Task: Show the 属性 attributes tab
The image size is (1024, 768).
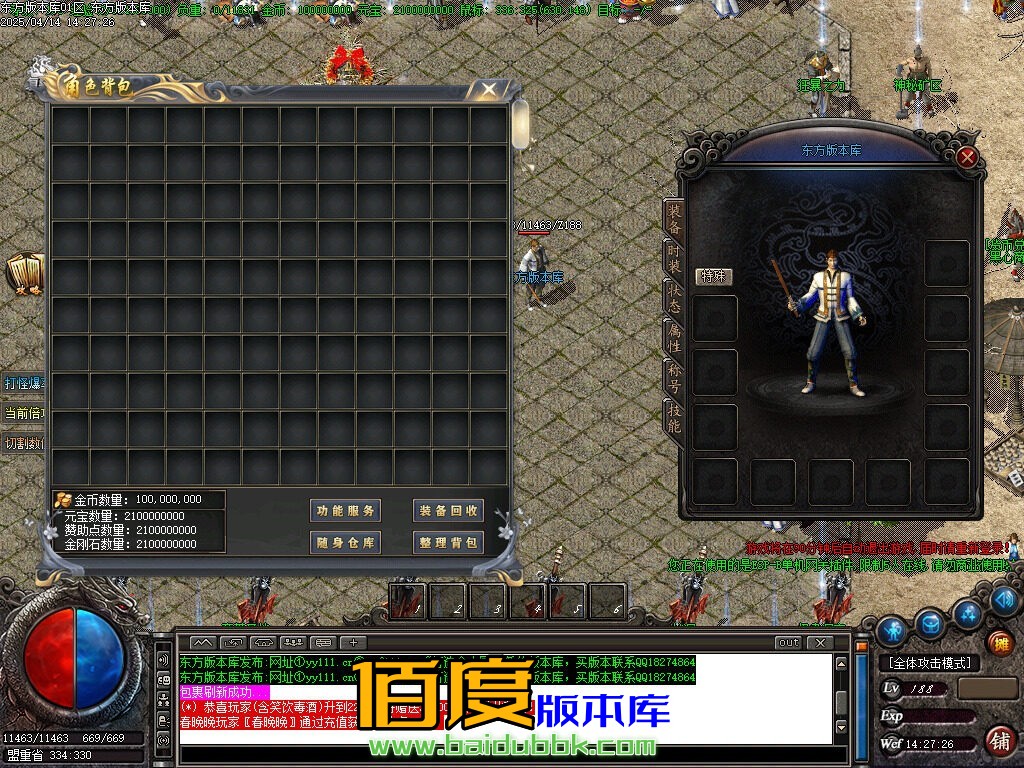Action: [675, 337]
